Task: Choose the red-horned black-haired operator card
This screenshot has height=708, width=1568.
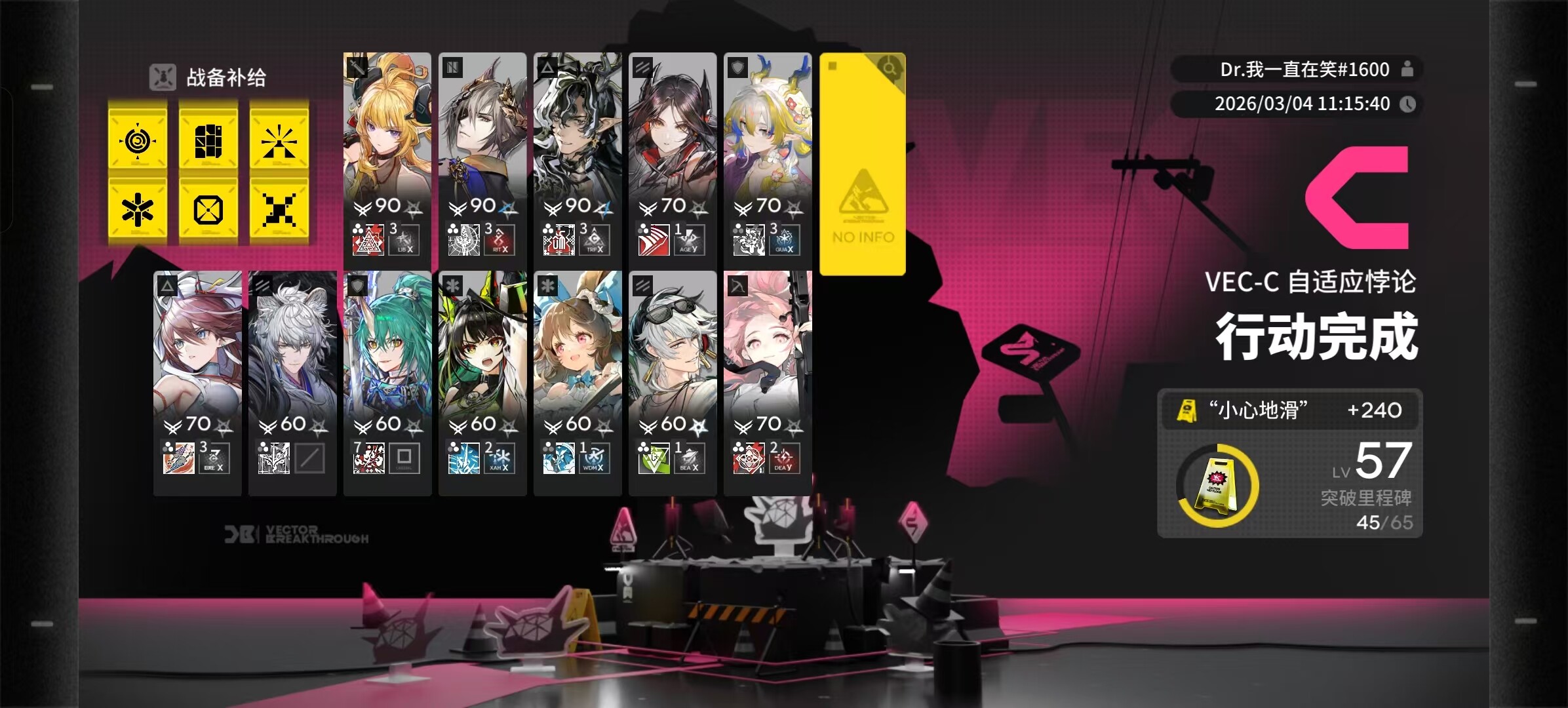Action: click(673, 157)
